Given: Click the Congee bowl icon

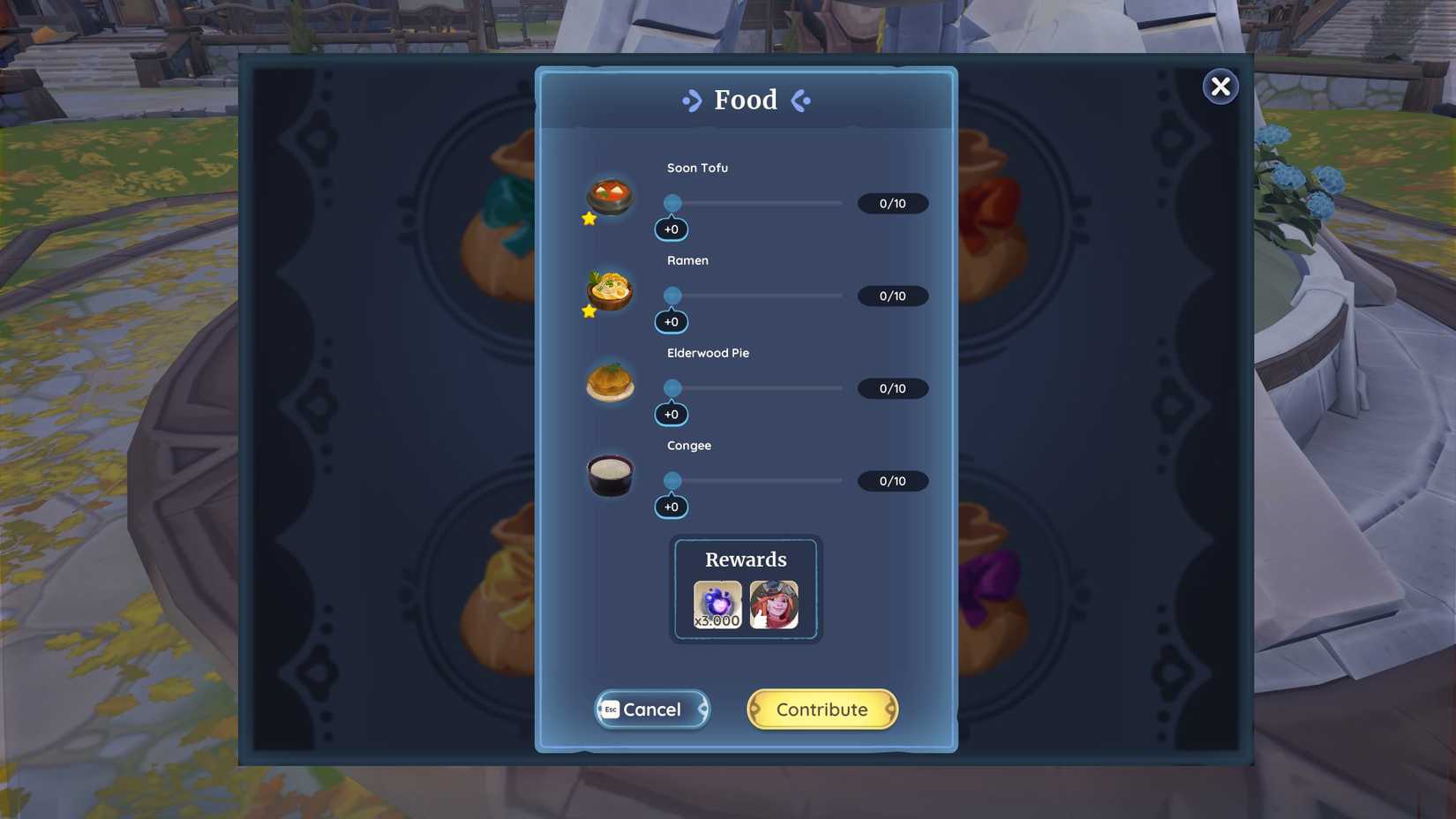Looking at the screenshot, I should click(x=611, y=475).
